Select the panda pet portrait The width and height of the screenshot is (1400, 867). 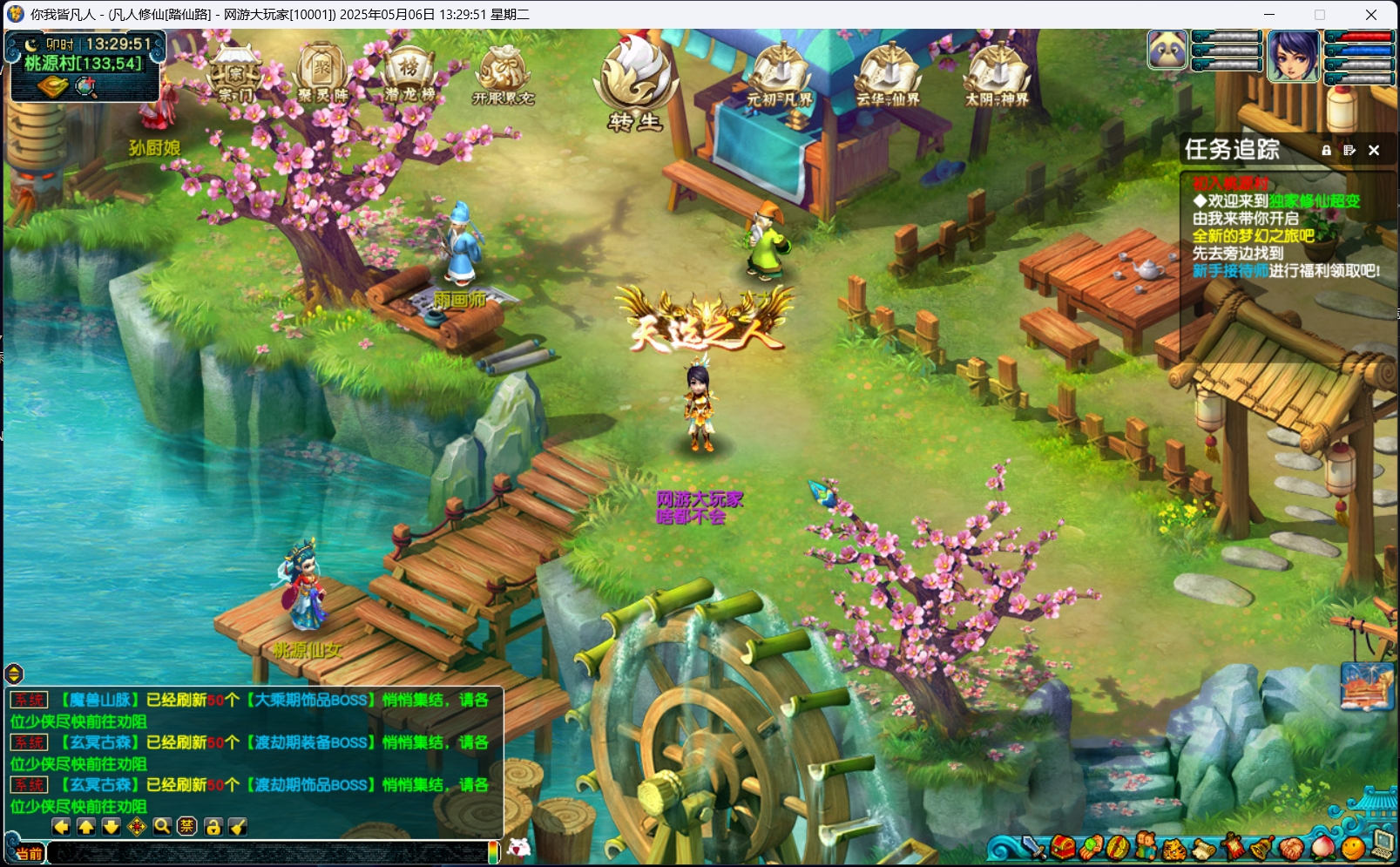(1167, 51)
